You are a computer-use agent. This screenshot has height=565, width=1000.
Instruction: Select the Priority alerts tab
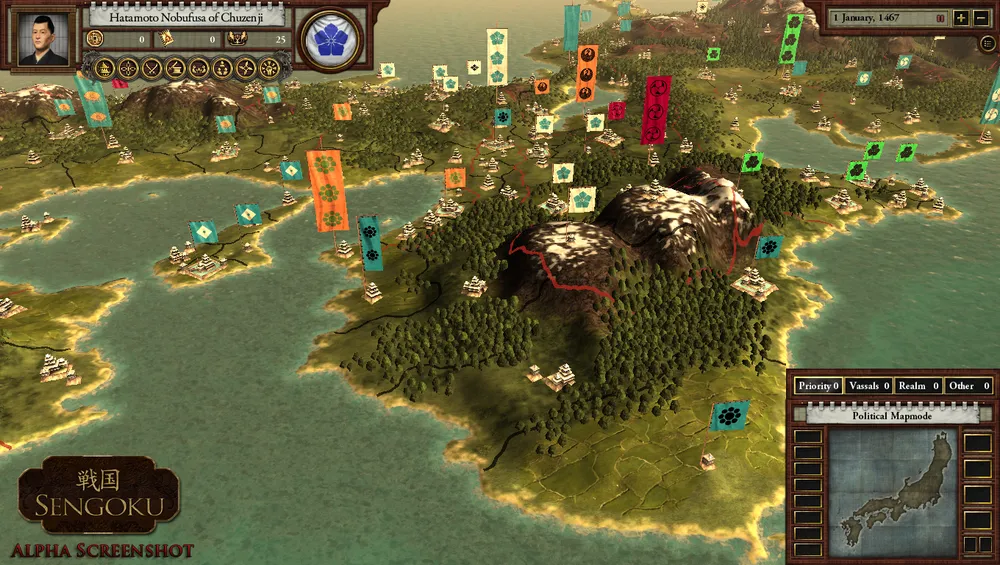tap(818, 385)
